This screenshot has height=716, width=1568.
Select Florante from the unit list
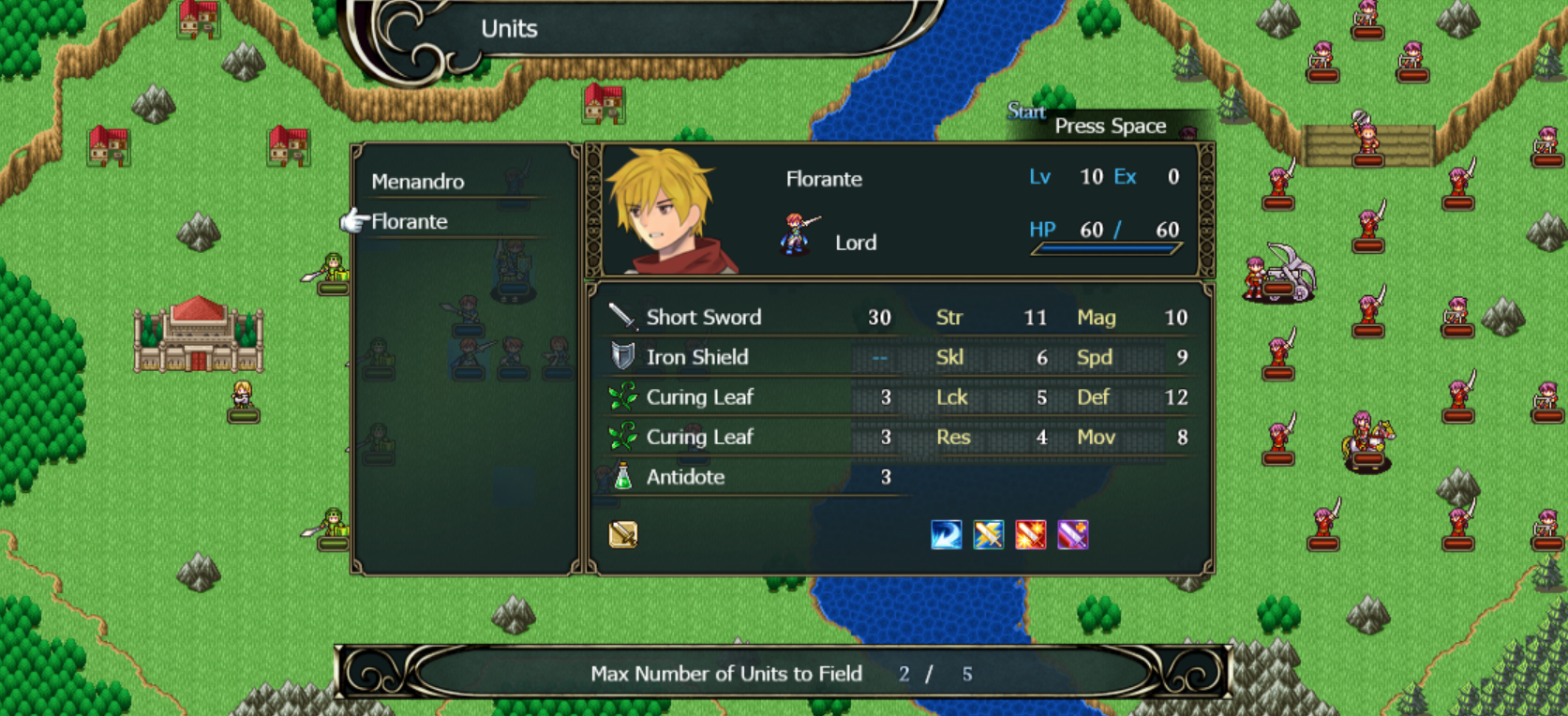click(x=410, y=222)
